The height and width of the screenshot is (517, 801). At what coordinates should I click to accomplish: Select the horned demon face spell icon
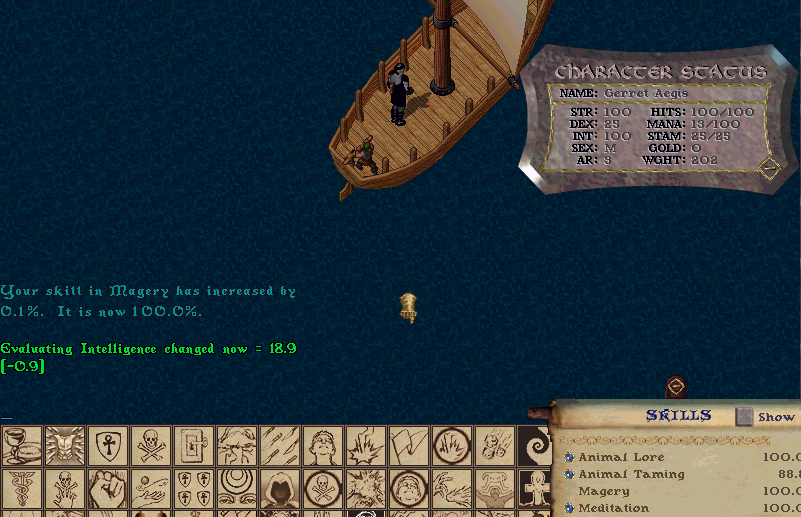click(x=64, y=445)
